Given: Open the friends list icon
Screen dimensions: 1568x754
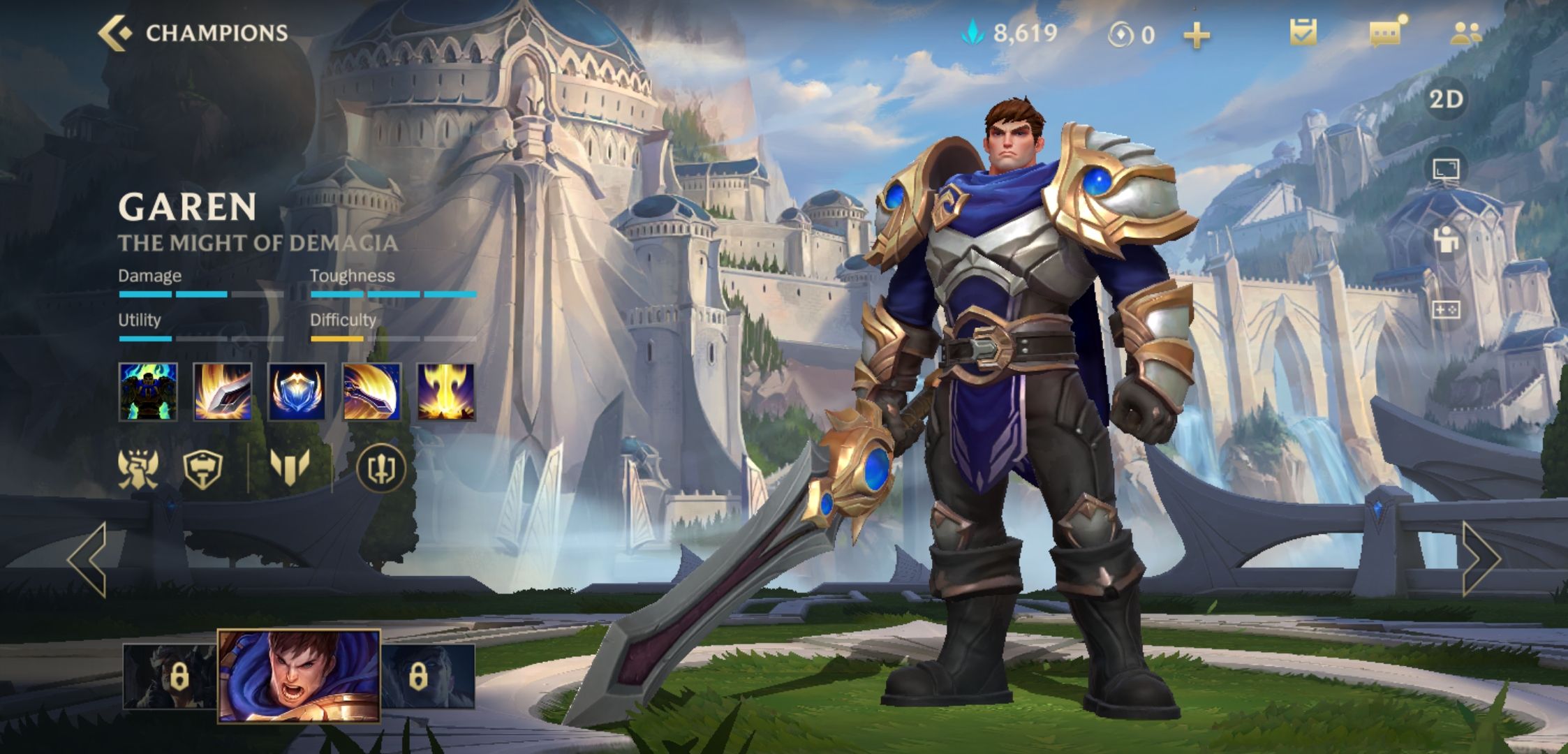Looking at the screenshot, I should (1465, 33).
